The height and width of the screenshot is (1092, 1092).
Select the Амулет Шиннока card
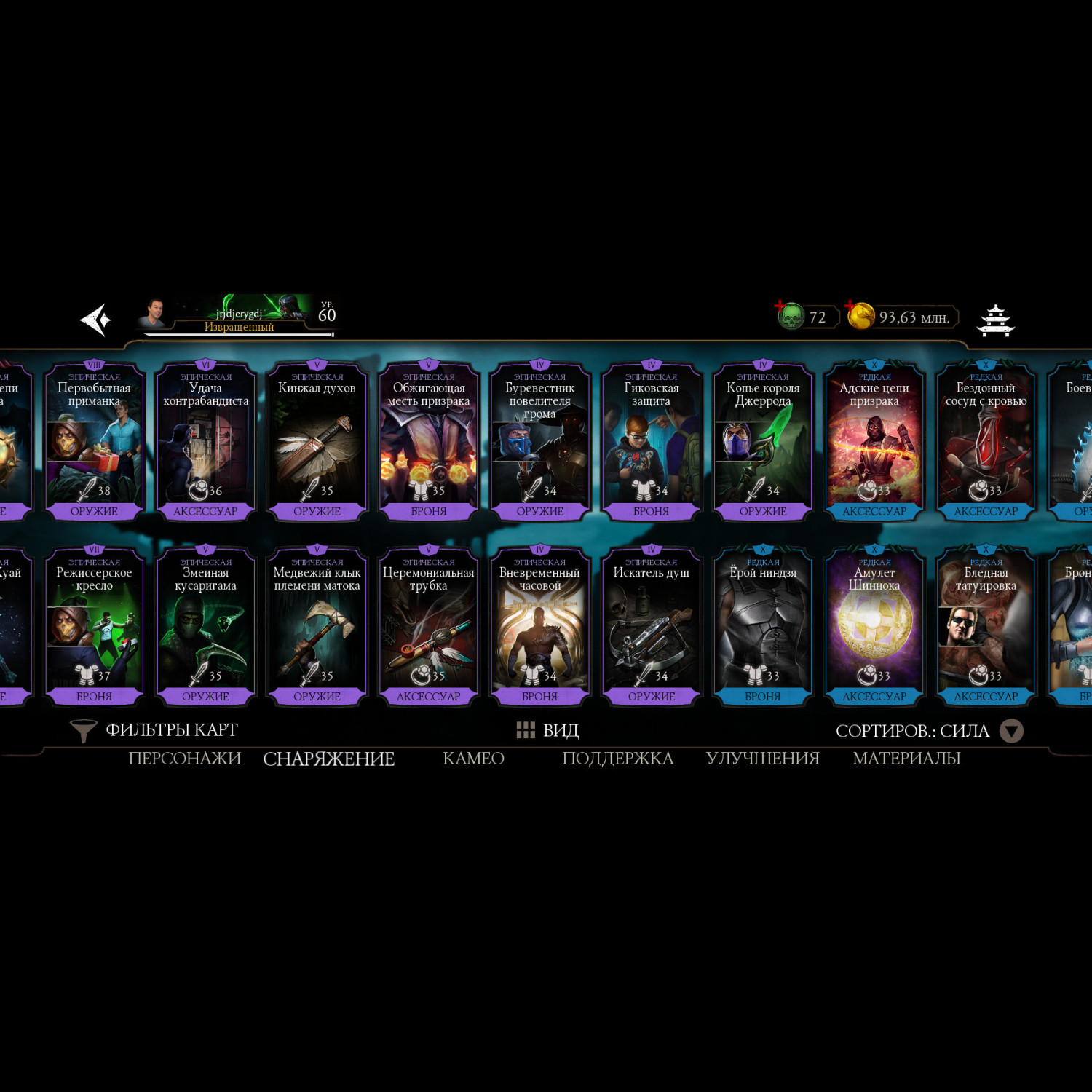coord(874,626)
